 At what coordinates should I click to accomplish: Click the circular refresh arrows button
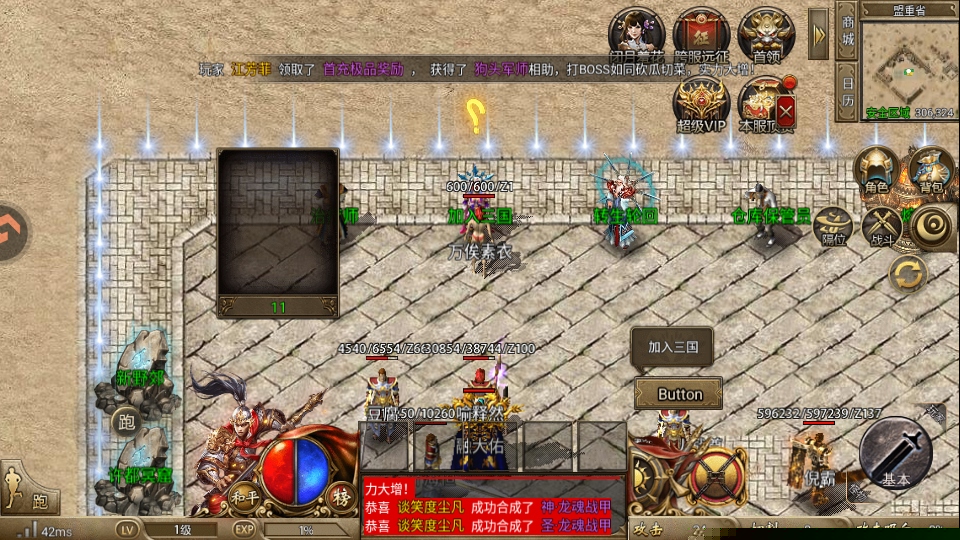pos(908,273)
